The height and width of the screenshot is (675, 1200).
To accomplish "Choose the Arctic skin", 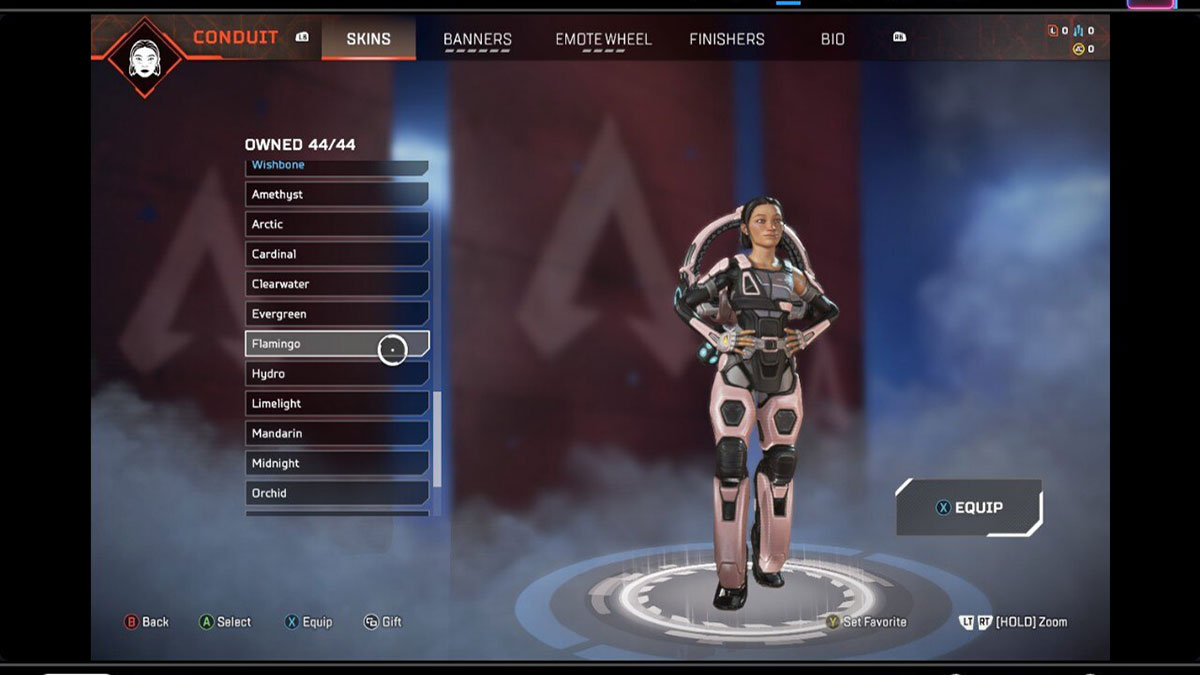I will coord(336,224).
